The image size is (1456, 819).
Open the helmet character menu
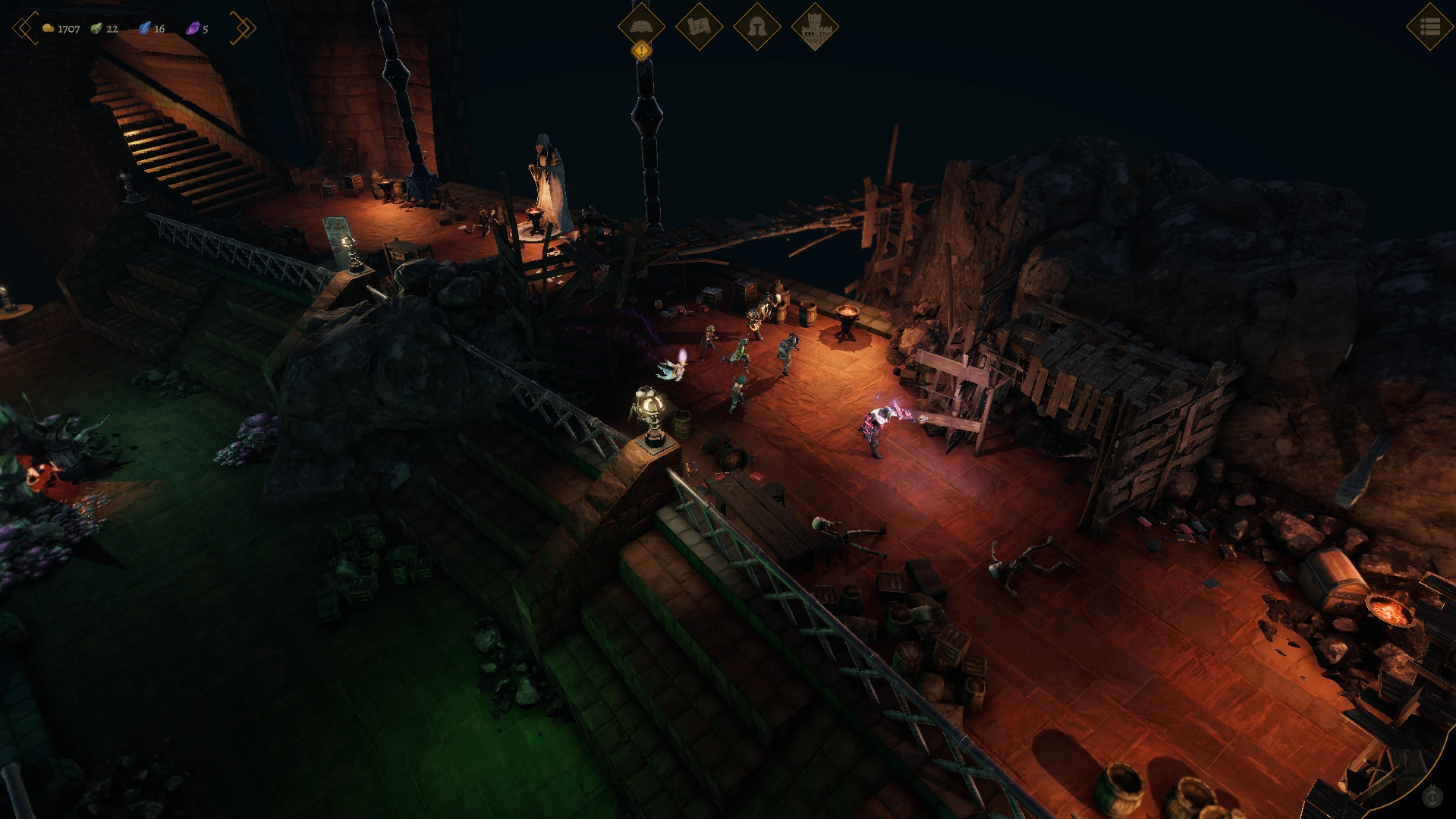click(756, 27)
